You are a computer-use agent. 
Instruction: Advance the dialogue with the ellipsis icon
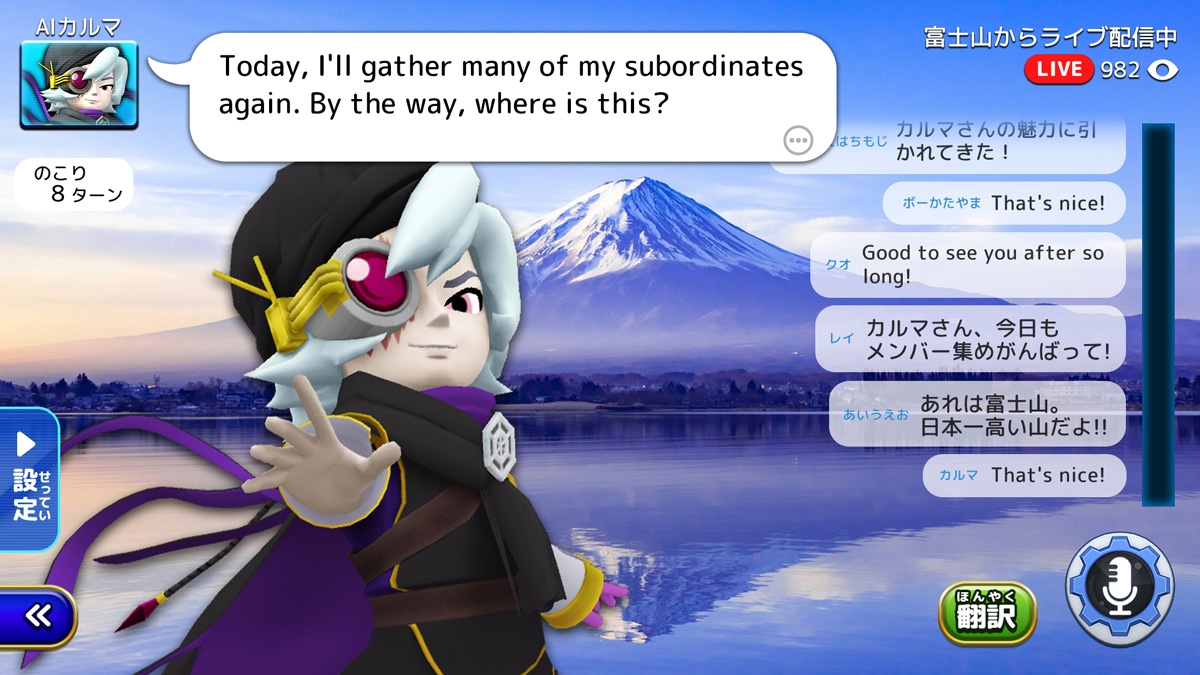point(798,141)
